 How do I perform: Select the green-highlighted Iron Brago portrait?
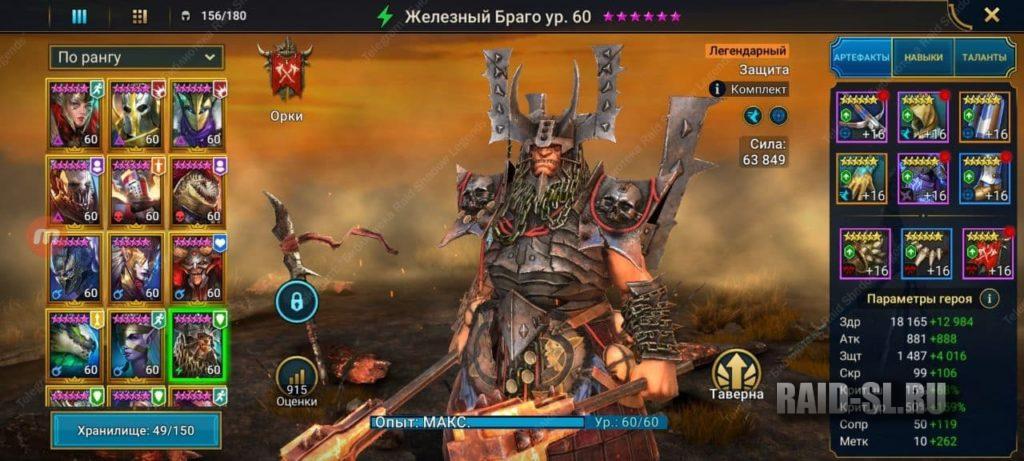198,343
